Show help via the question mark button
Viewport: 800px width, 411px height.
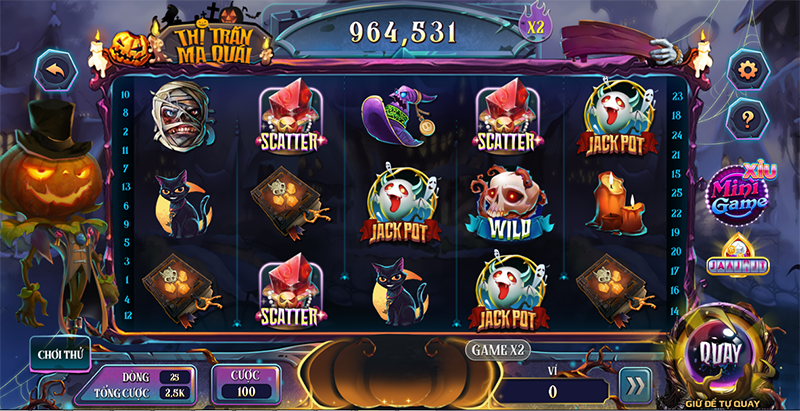744,117
